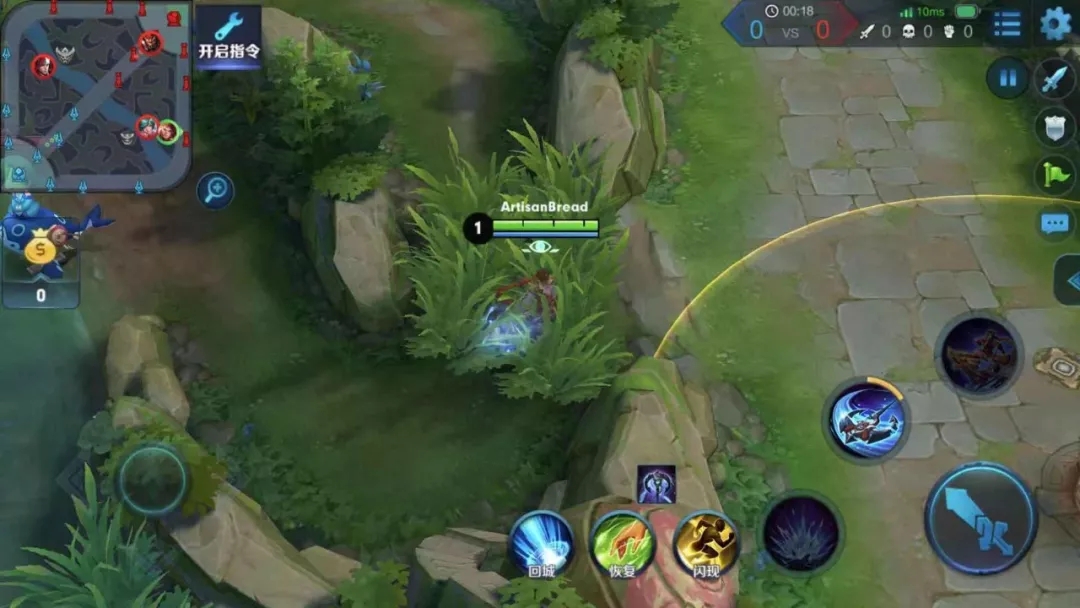Trigger the dark crossbow skill icon
Image resolution: width=1080 pixels, height=608 pixels.
coord(979,356)
